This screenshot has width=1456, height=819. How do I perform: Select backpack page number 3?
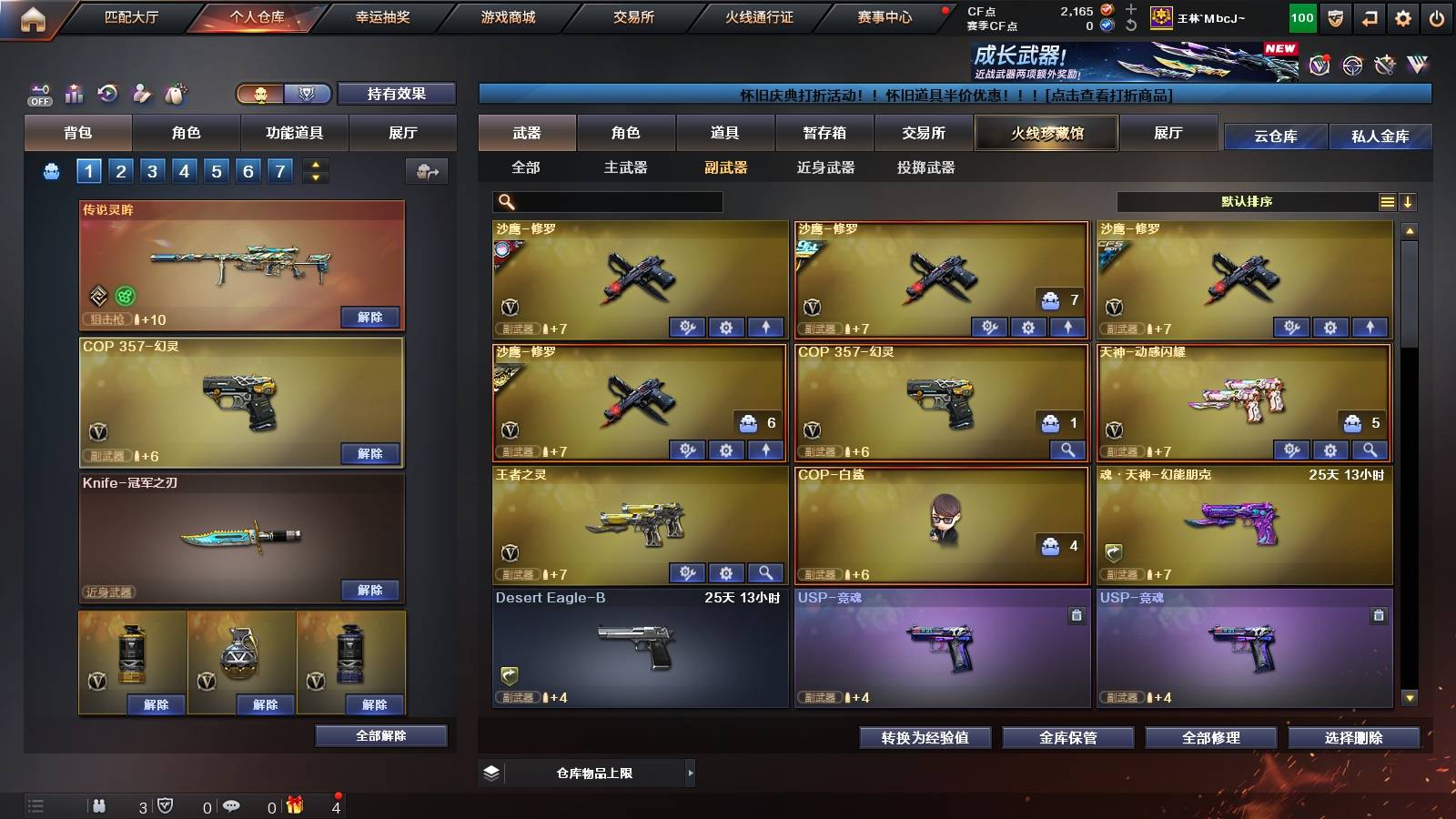pos(152,170)
